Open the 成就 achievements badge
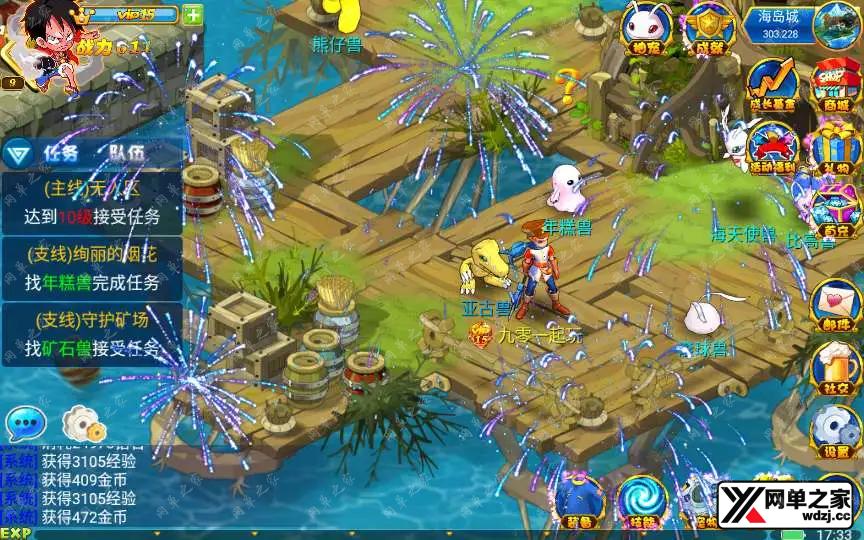 pos(709,26)
